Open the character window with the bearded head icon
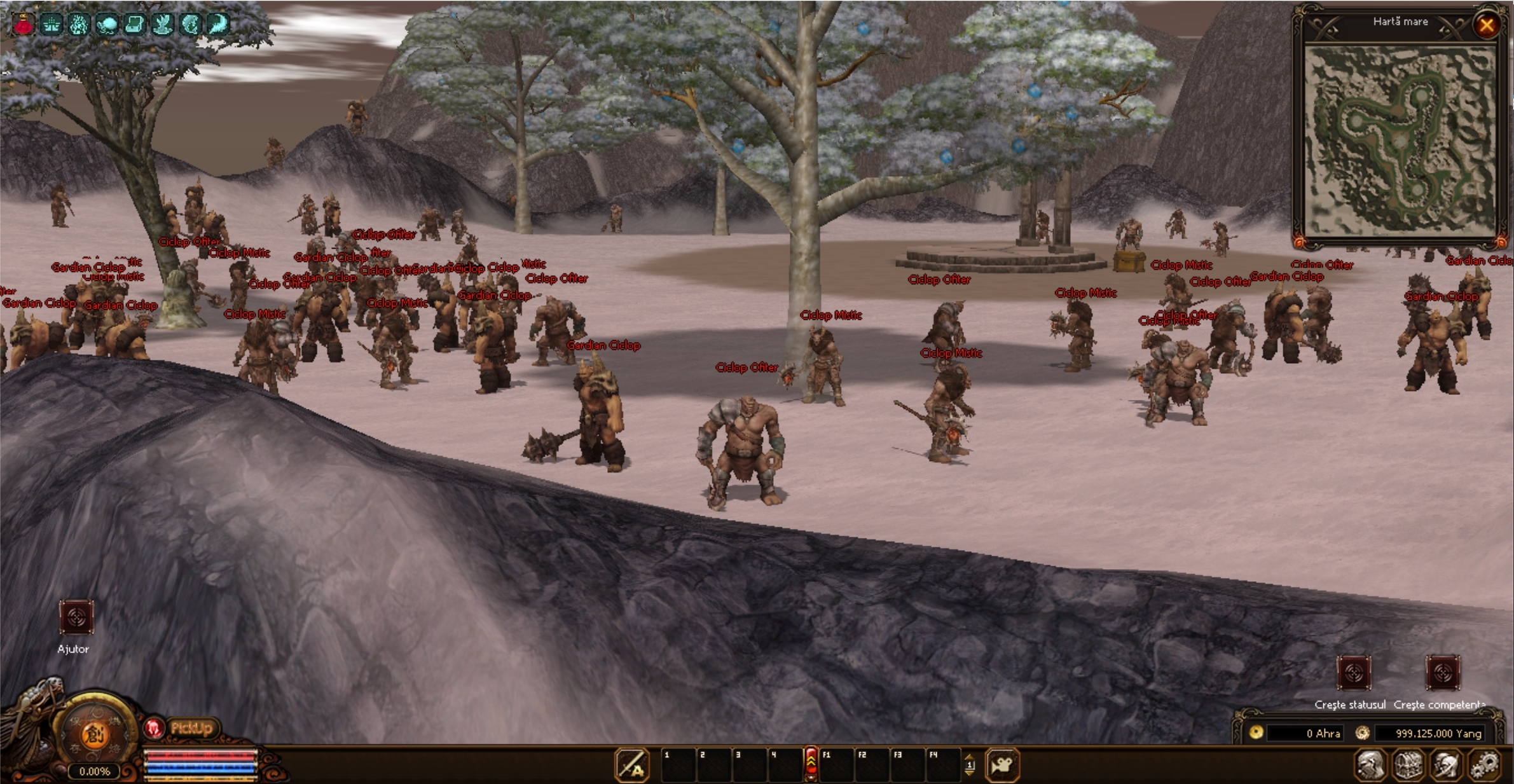The height and width of the screenshot is (784, 1514). [1370, 765]
